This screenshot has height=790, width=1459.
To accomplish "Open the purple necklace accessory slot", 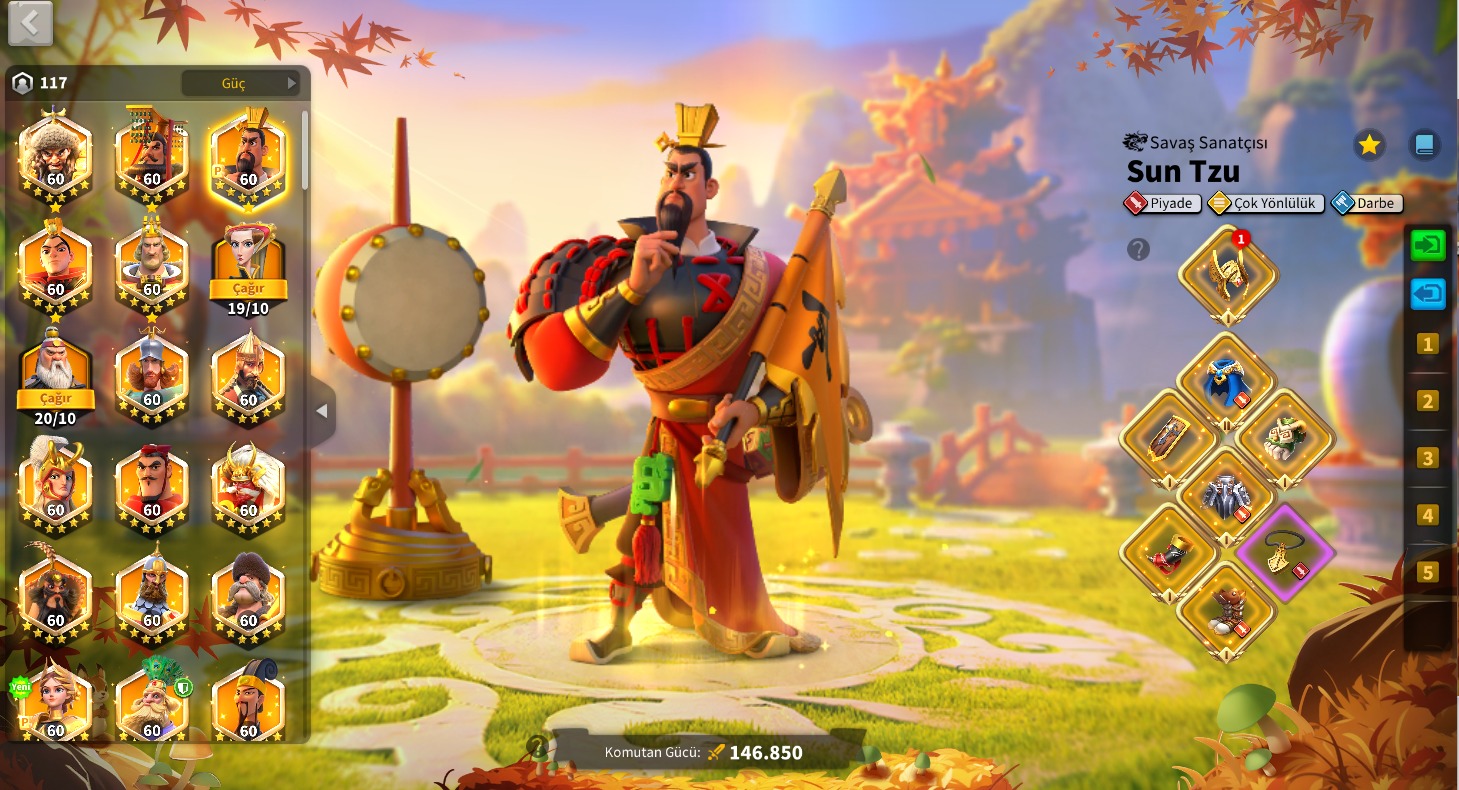I will pyautogui.click(x=1284, y=552).
